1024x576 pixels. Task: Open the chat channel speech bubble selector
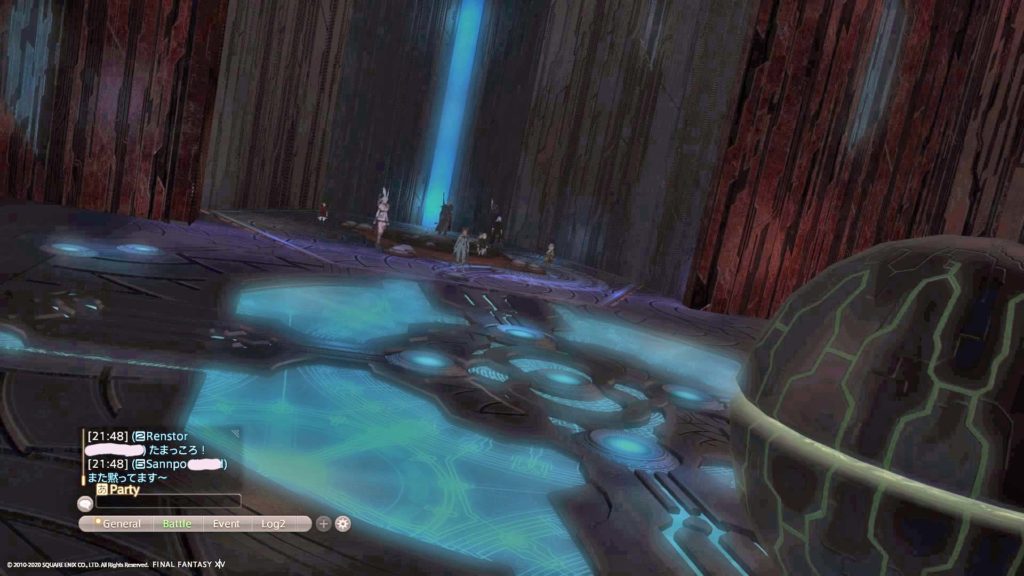click(86, 502)
